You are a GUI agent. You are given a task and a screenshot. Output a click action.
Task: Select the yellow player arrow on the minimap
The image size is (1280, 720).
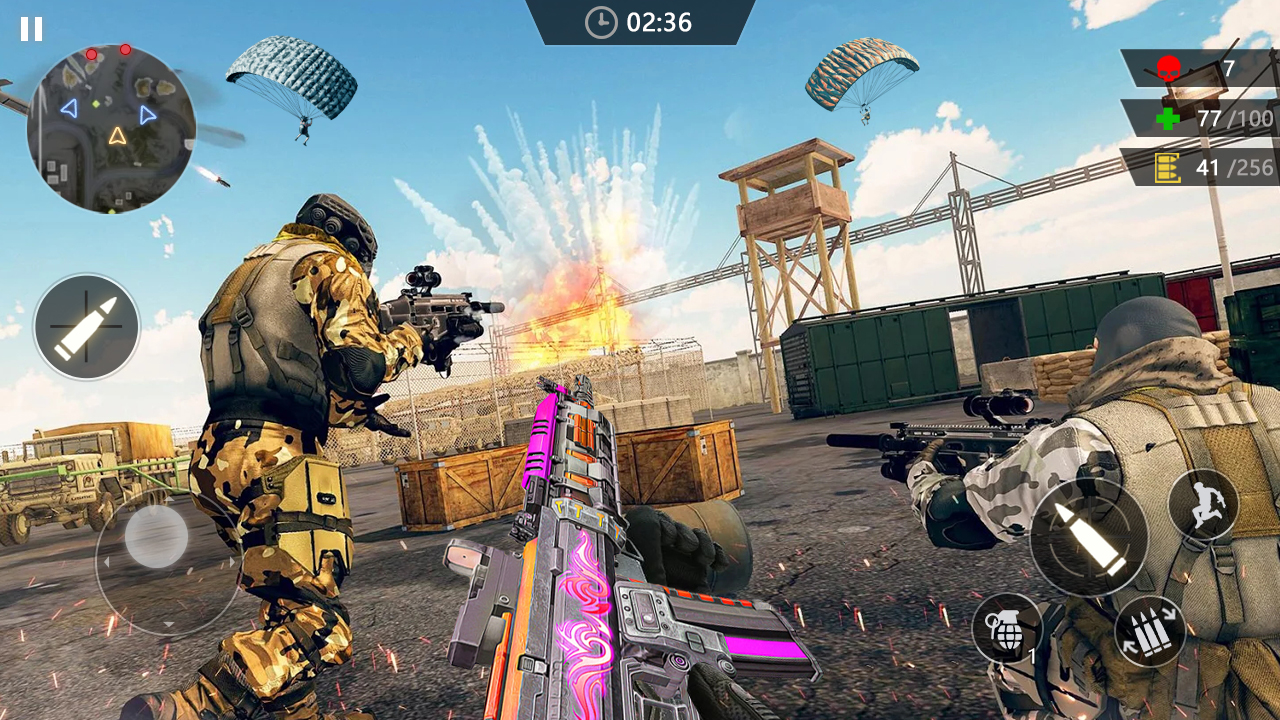click(x=117, y=136)
